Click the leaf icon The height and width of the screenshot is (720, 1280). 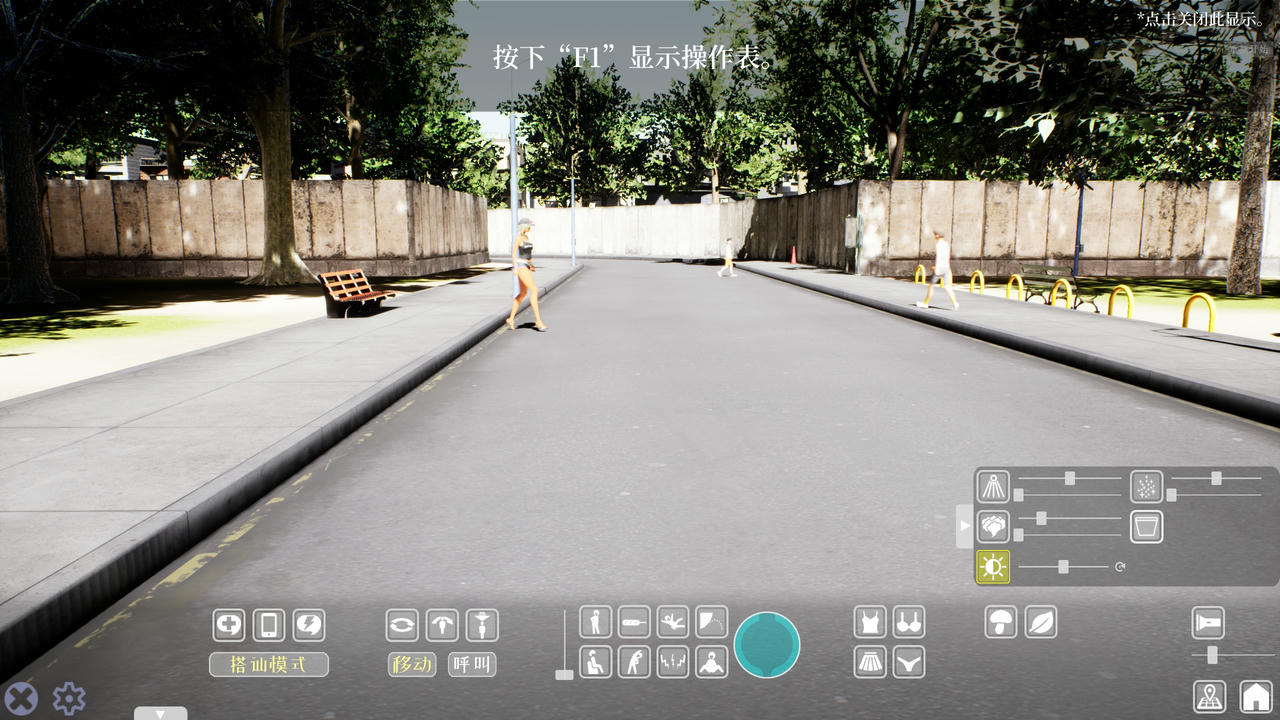pos(1041,622)
